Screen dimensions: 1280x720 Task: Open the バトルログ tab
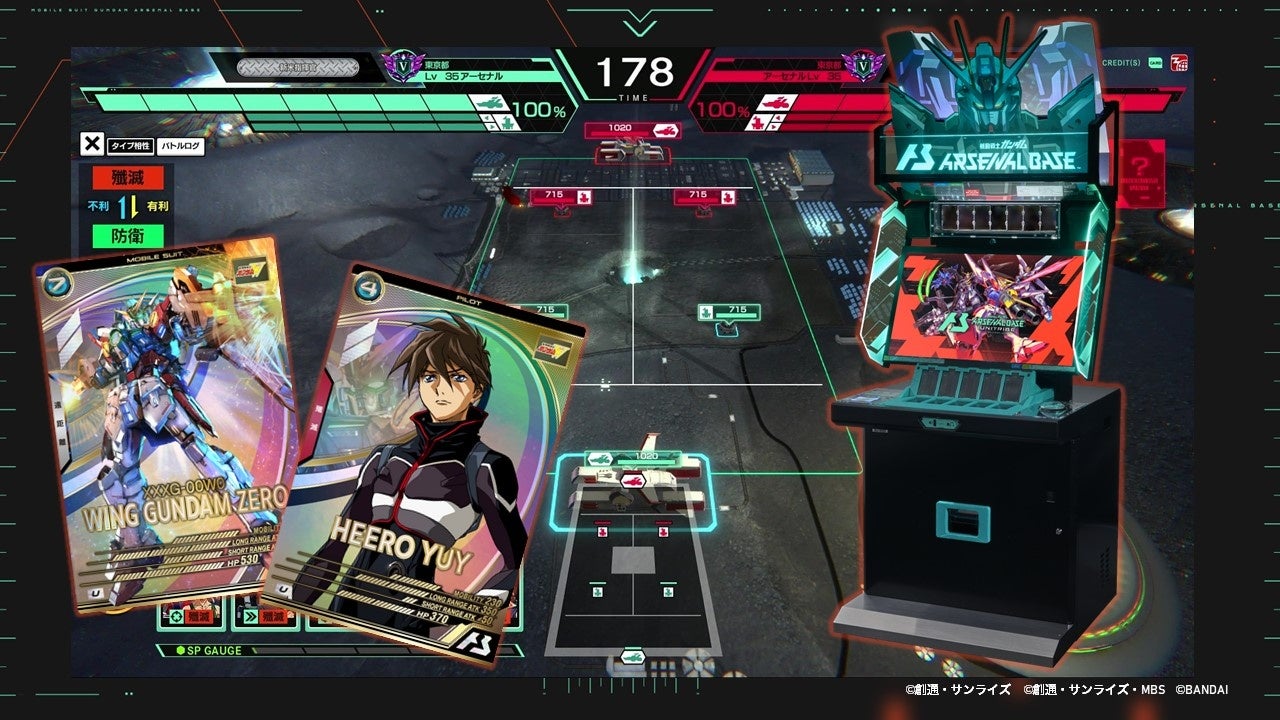(181, 146)
